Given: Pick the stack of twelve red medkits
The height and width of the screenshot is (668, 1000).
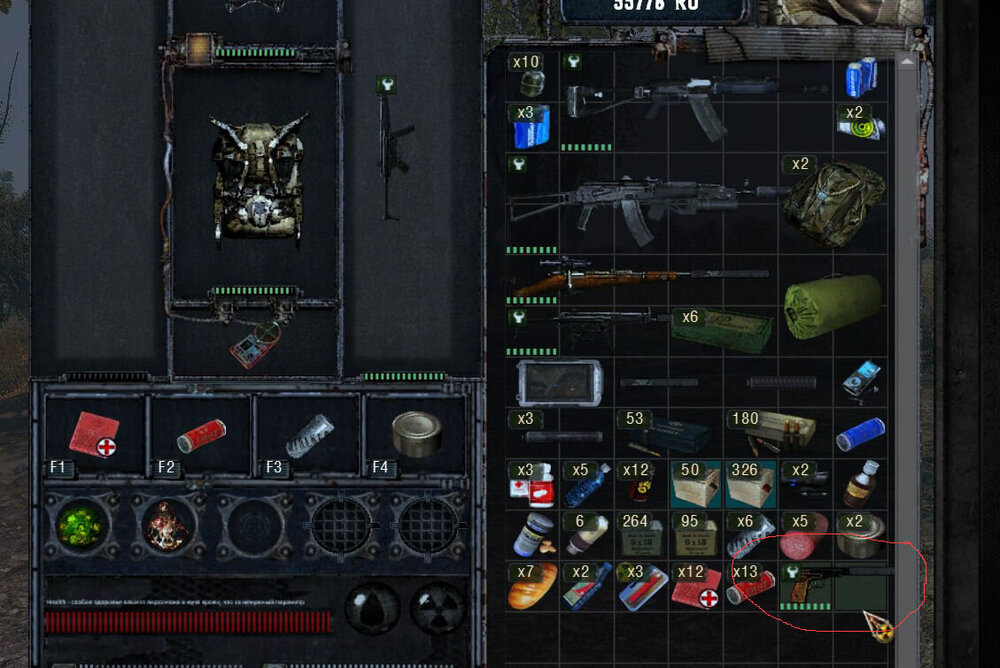Looking at the screenshot, I should pos(695,587).
